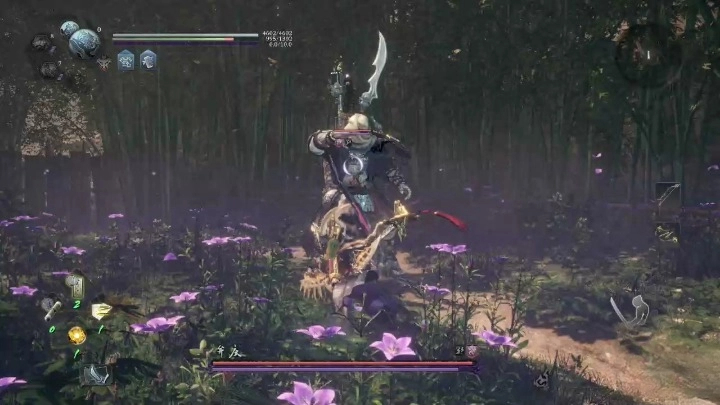This screenshot has width=720, height=405.
Task: Select the second blue status buff icon
Action: pos(148,60)
